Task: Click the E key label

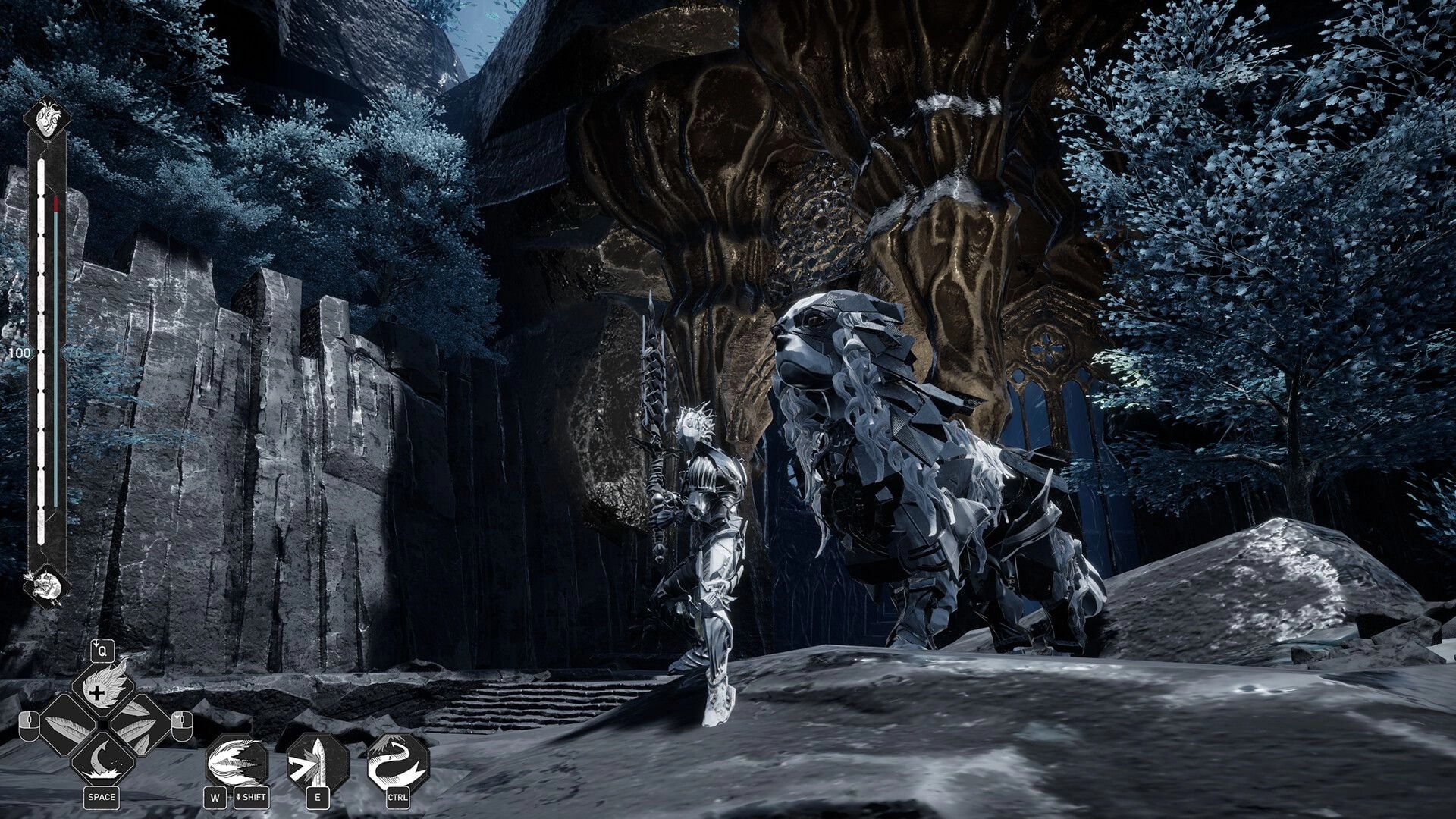Action: (318, 798)
